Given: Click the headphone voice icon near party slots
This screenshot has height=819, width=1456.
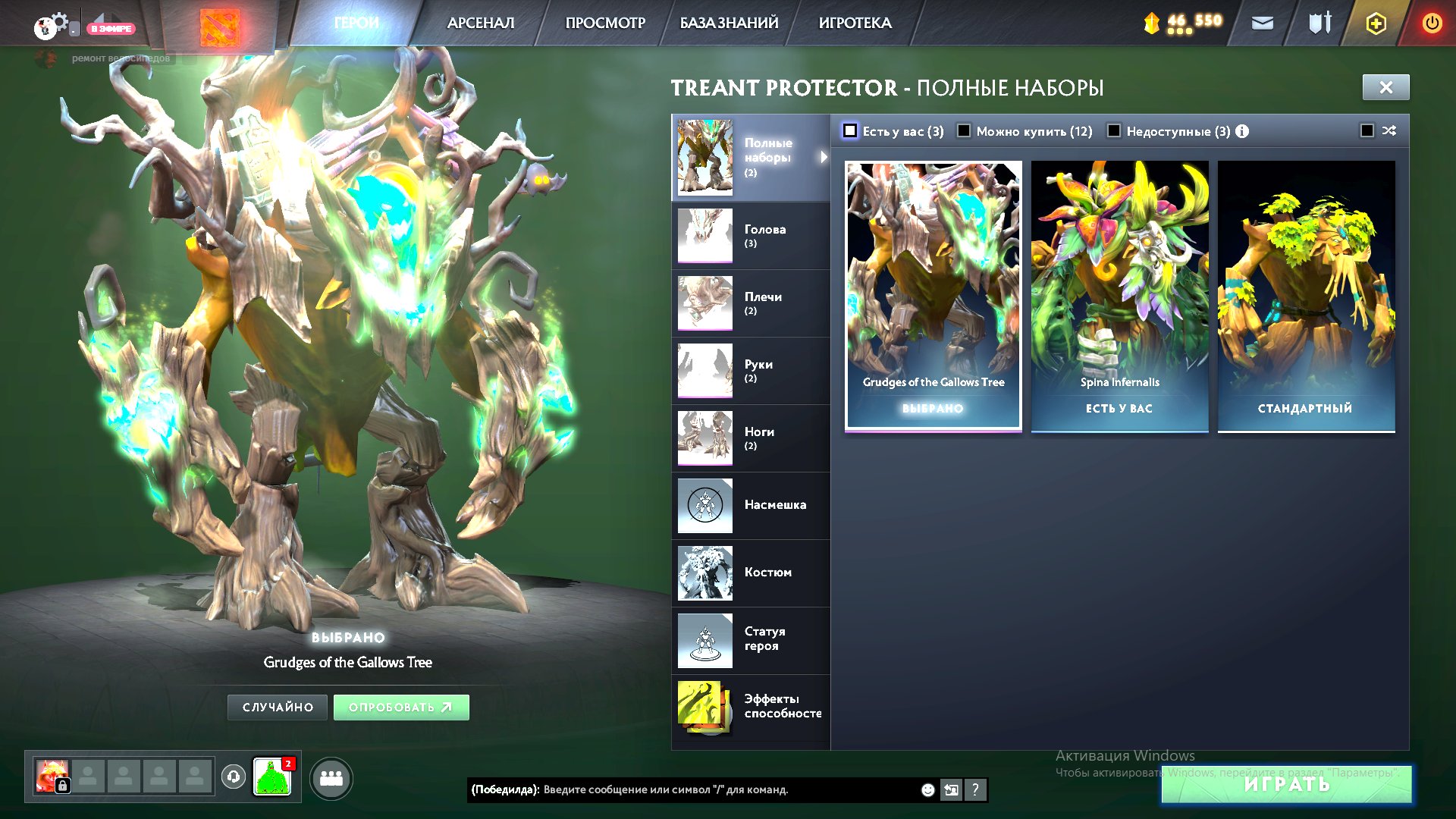Looking at the screenshot, I should 233,778.
